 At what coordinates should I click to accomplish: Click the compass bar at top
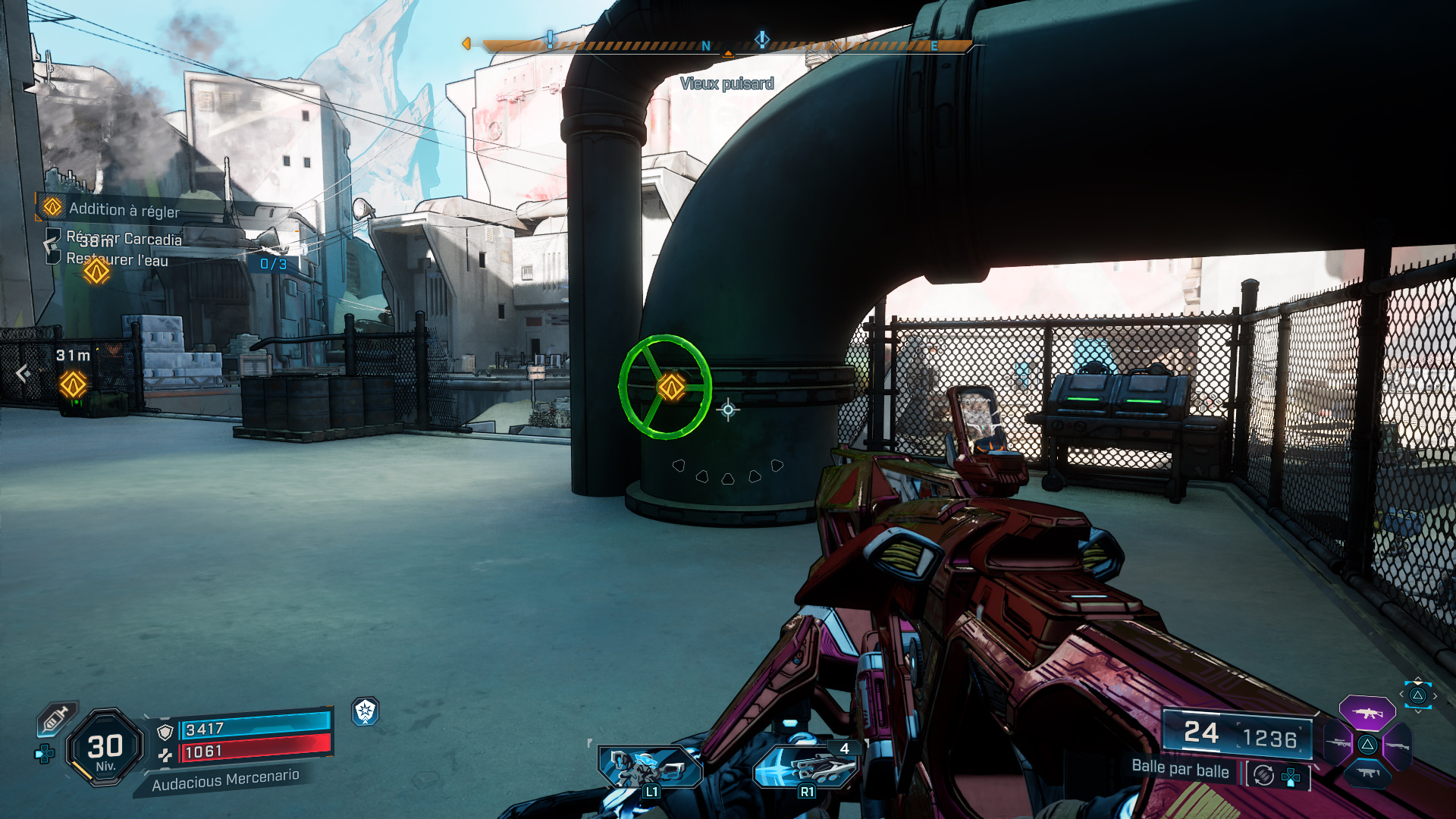[726, 46]
